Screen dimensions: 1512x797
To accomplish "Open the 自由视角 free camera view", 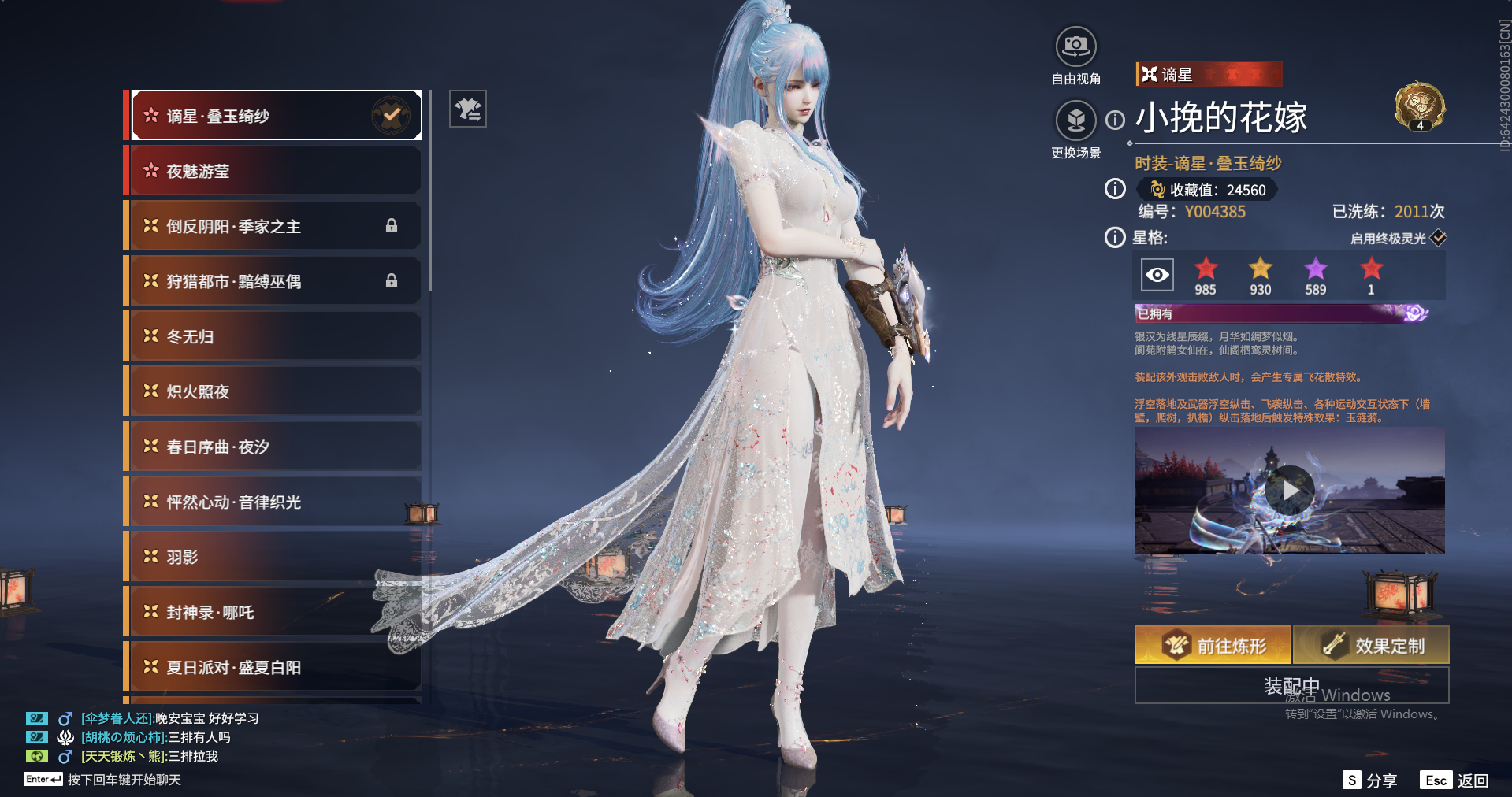I will click(x=1075, y=47).
